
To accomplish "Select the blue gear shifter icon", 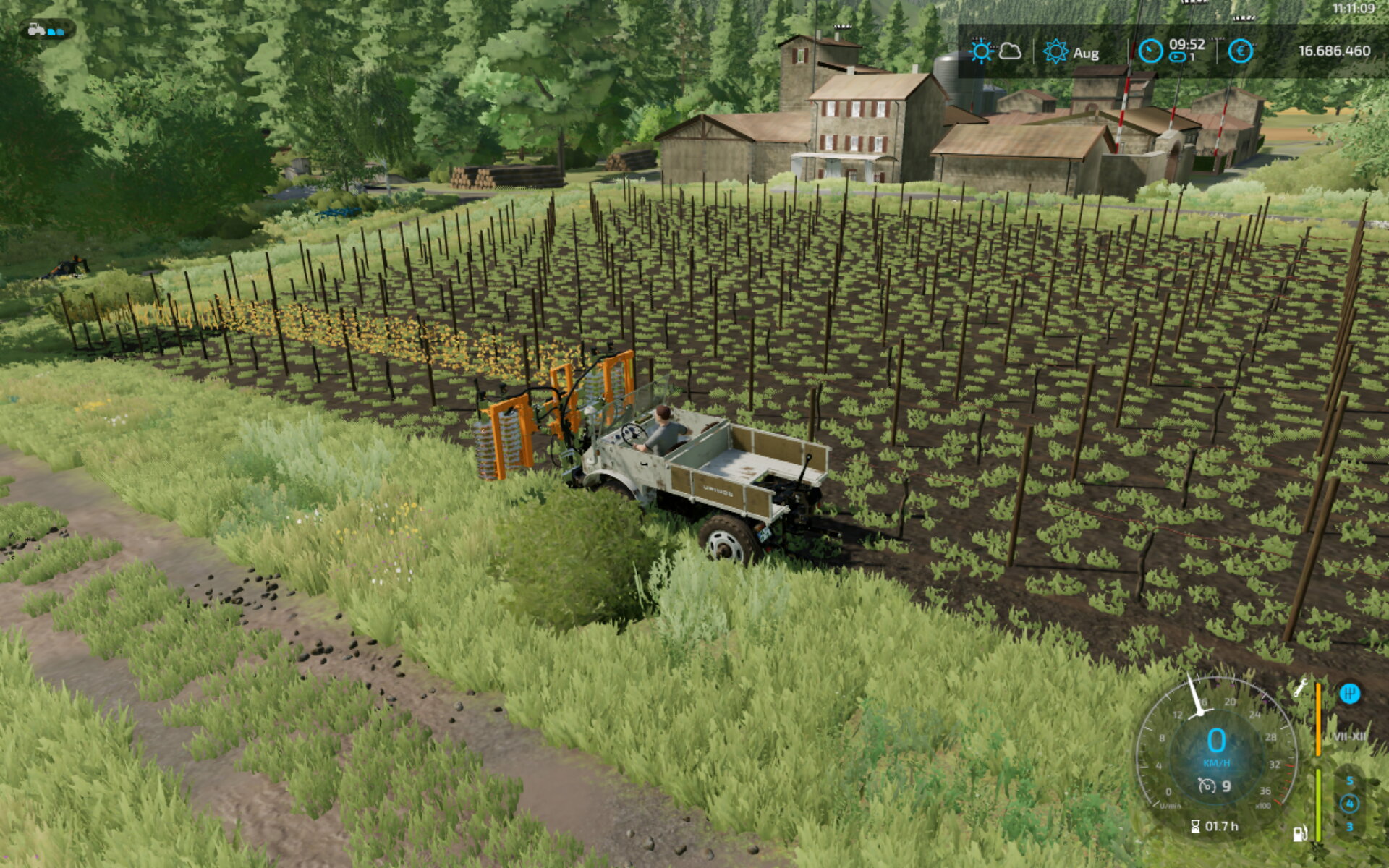I will 1349,694.
